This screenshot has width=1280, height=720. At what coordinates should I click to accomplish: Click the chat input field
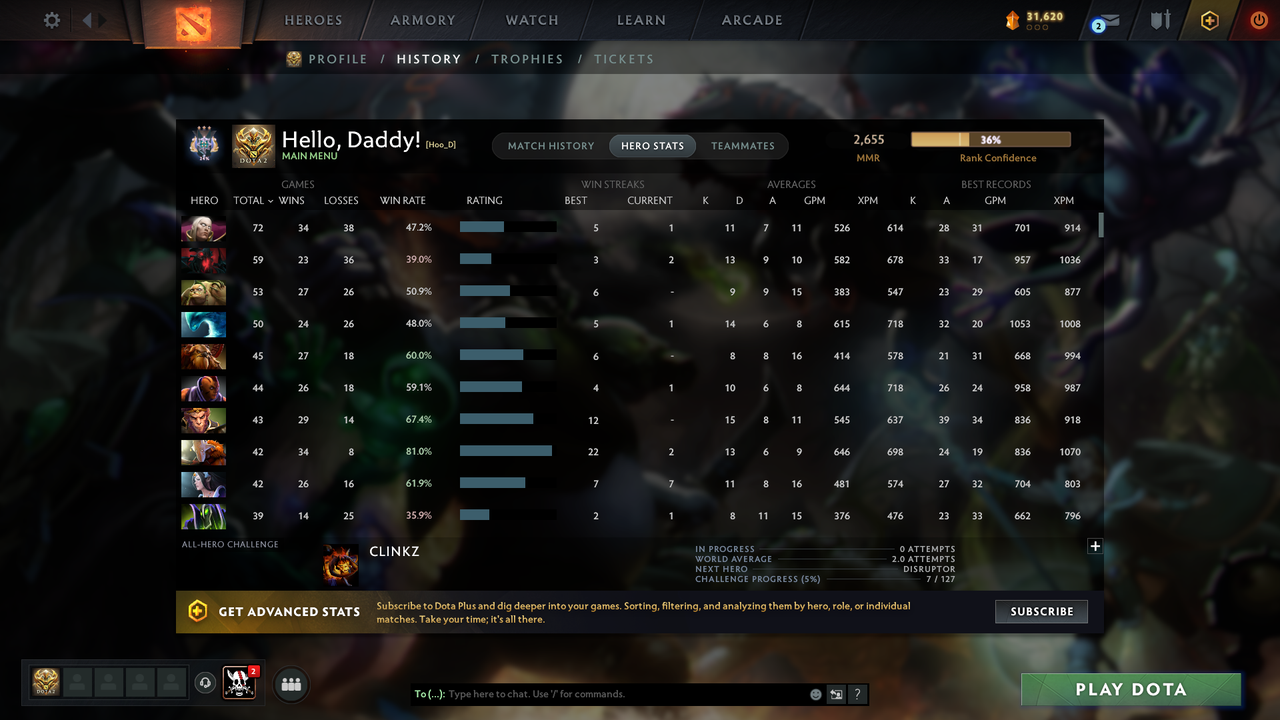(600, 693)
